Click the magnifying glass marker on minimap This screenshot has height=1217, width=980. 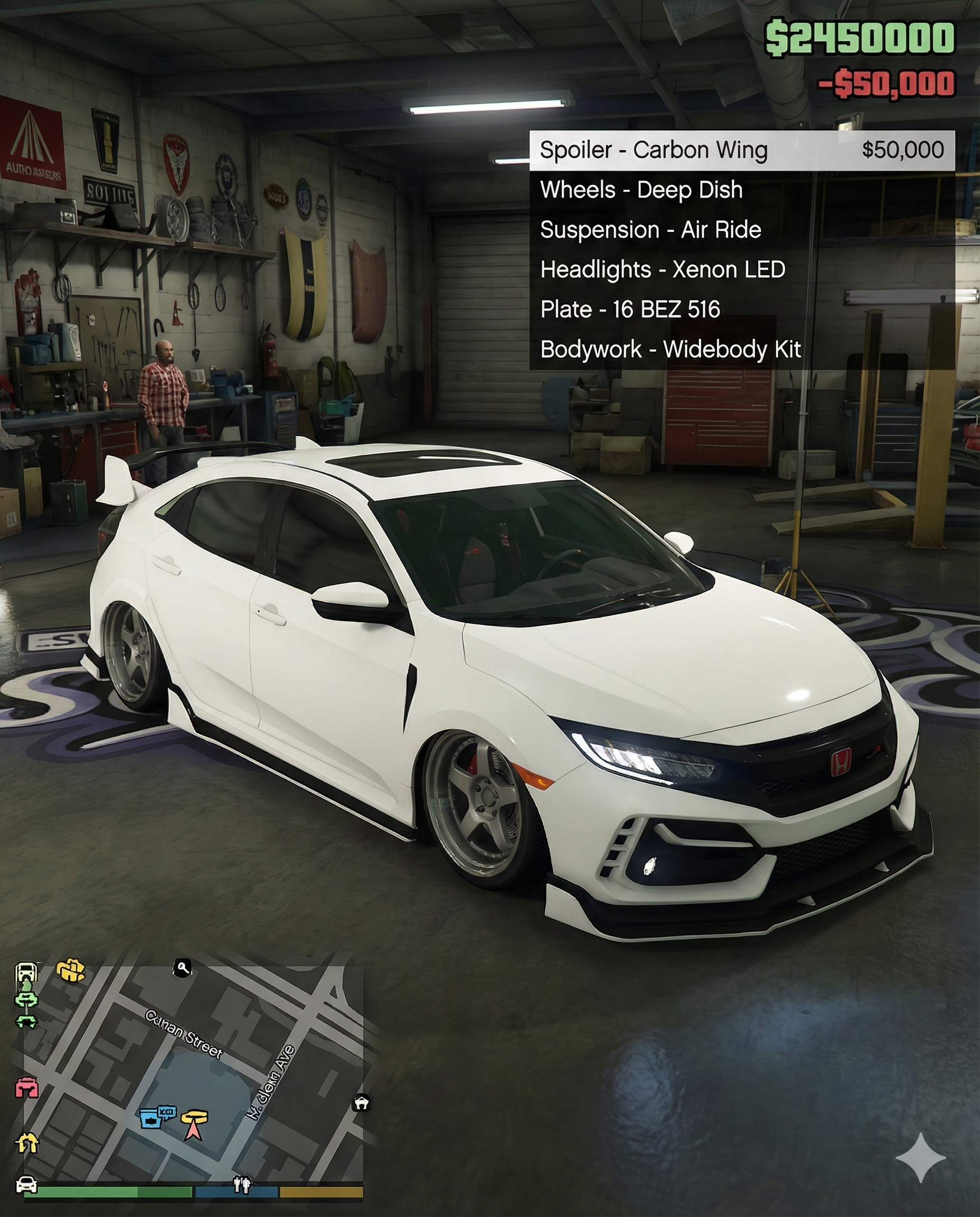(x=182, y=968)
